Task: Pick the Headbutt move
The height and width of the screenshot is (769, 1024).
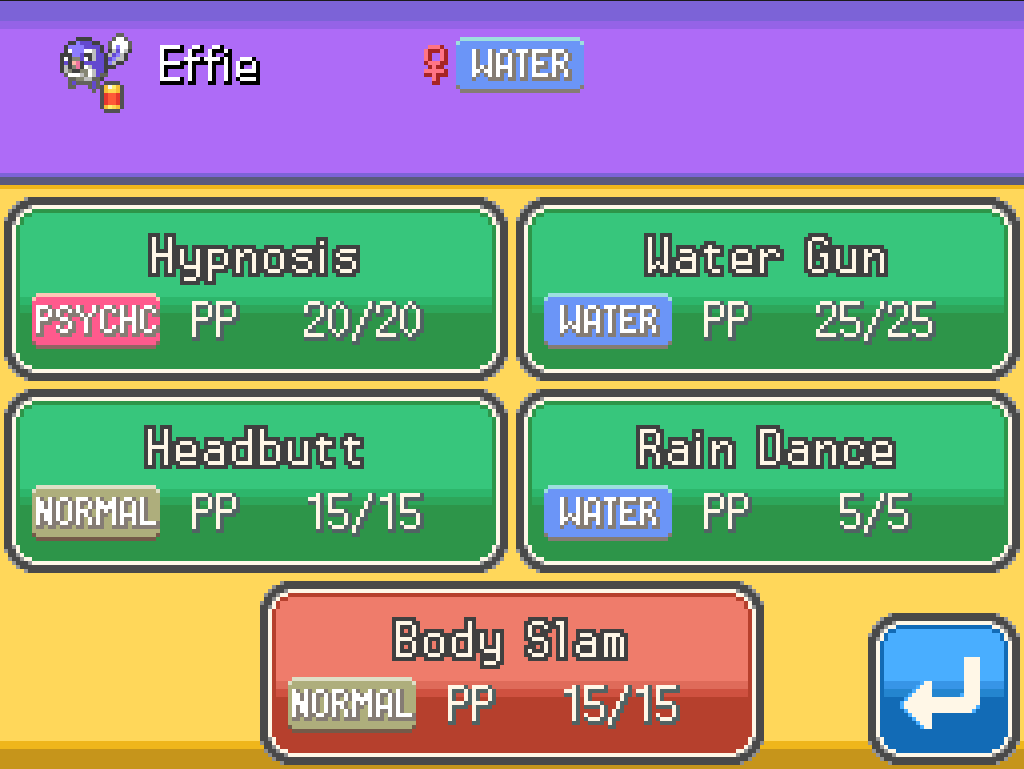Action: (255, 481)
